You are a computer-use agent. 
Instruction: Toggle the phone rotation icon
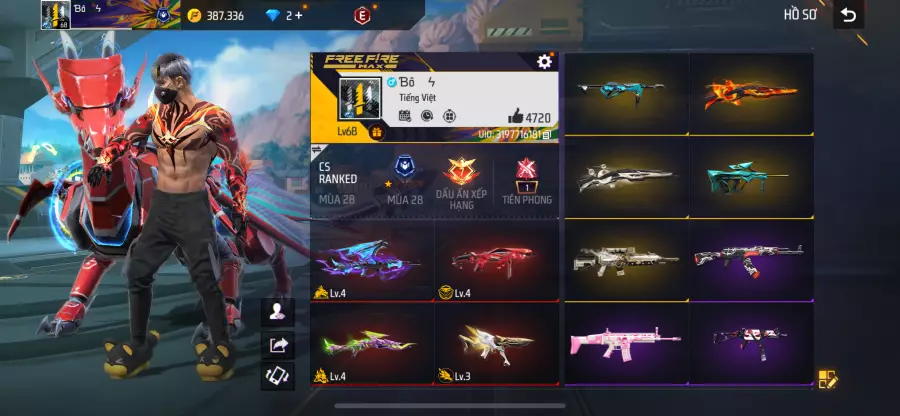point(276,377)
